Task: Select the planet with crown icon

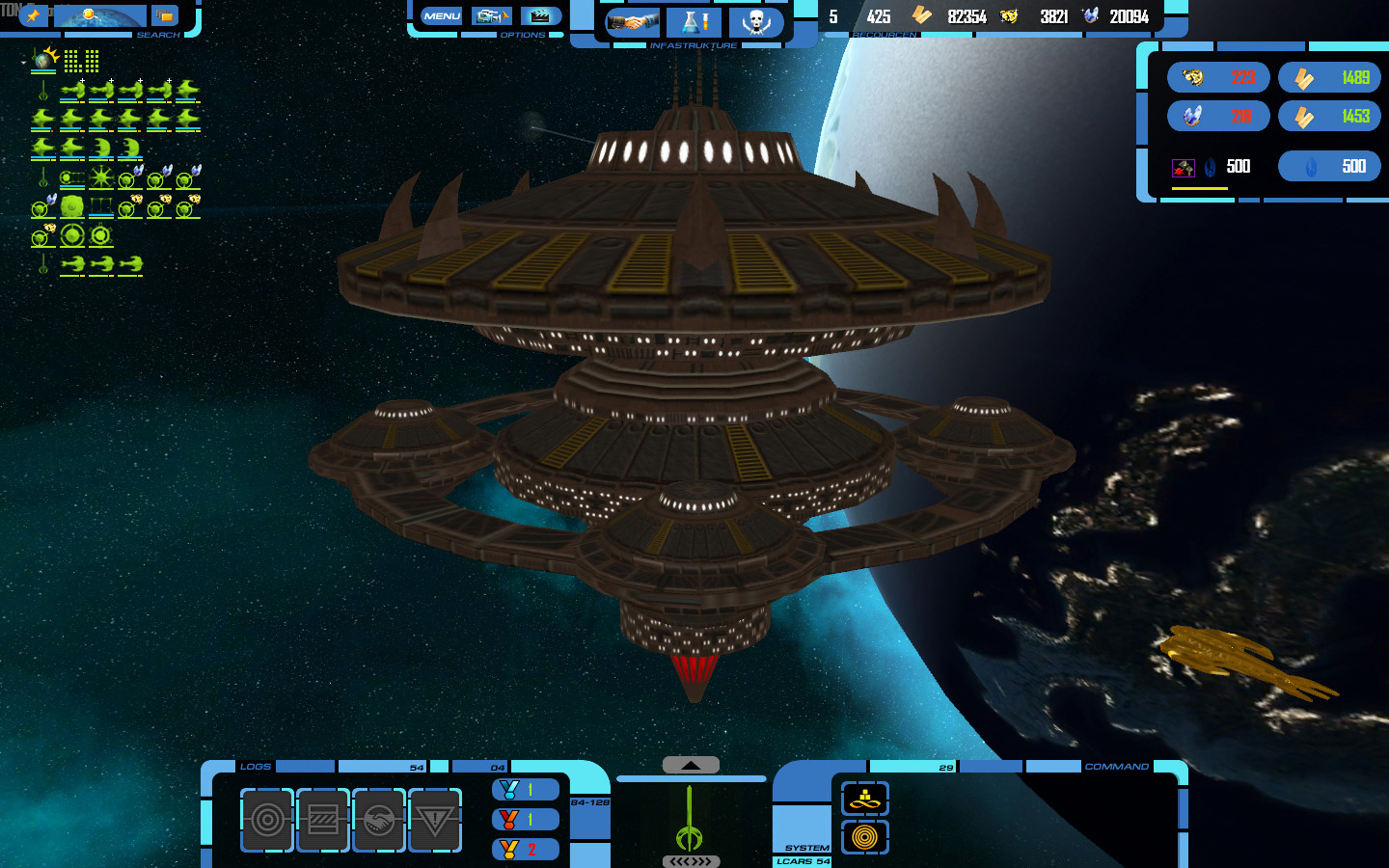Action: tap(44, 61)
